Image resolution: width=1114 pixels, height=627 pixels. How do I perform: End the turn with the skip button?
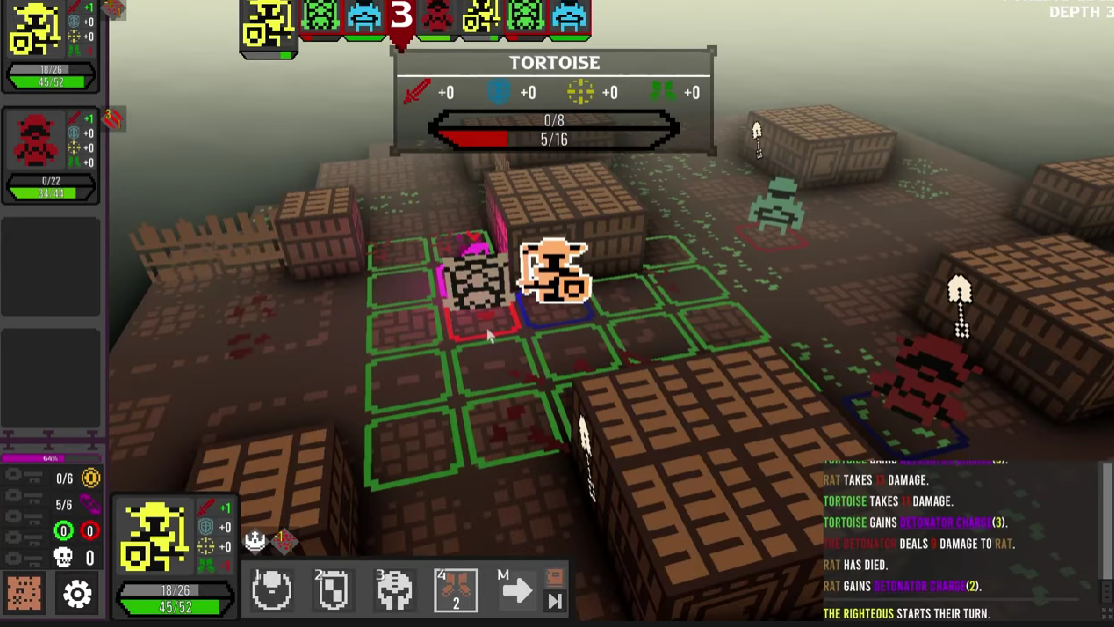pos(554,601)
